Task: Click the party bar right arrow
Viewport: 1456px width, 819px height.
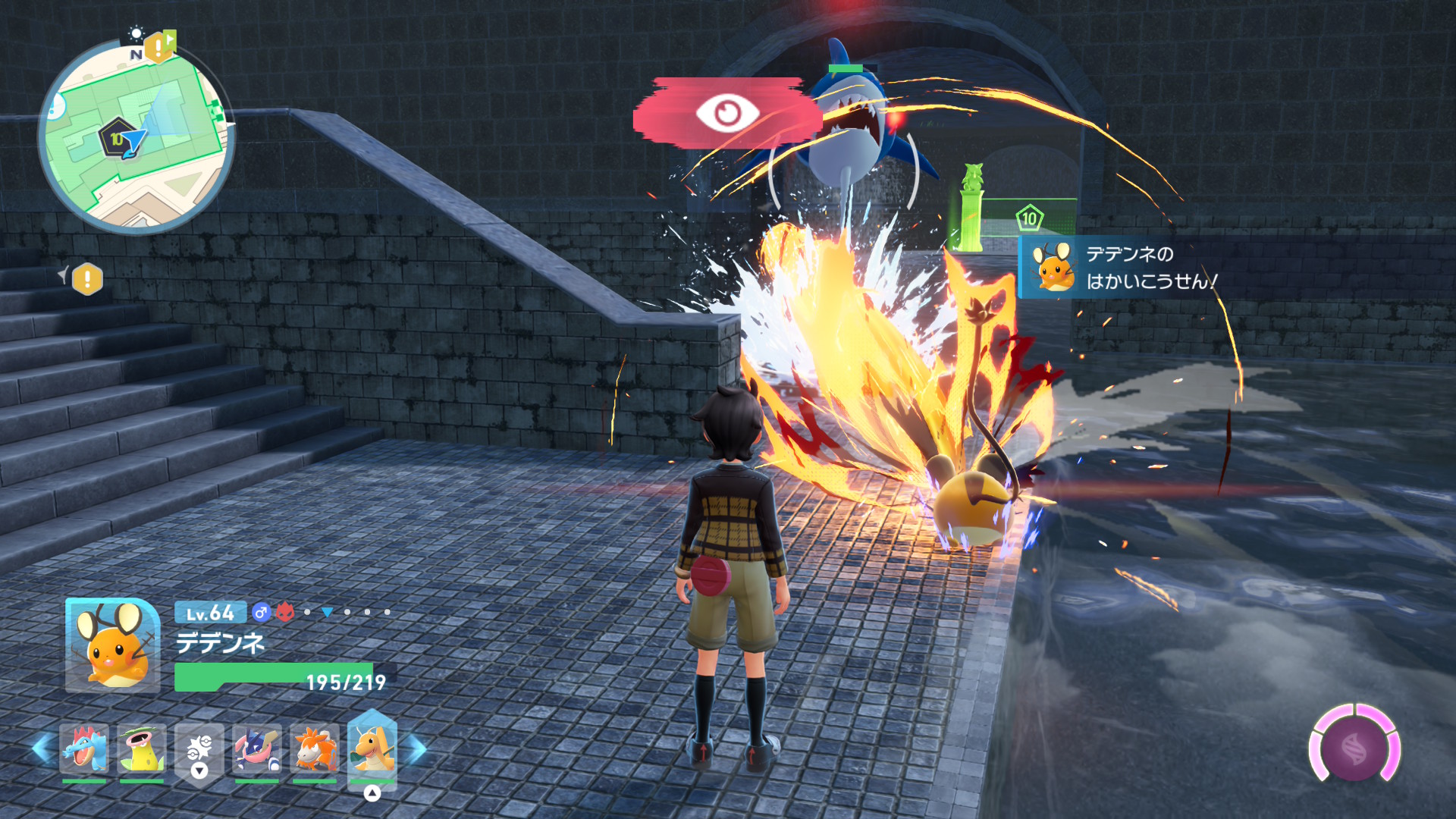Action: 418,748
